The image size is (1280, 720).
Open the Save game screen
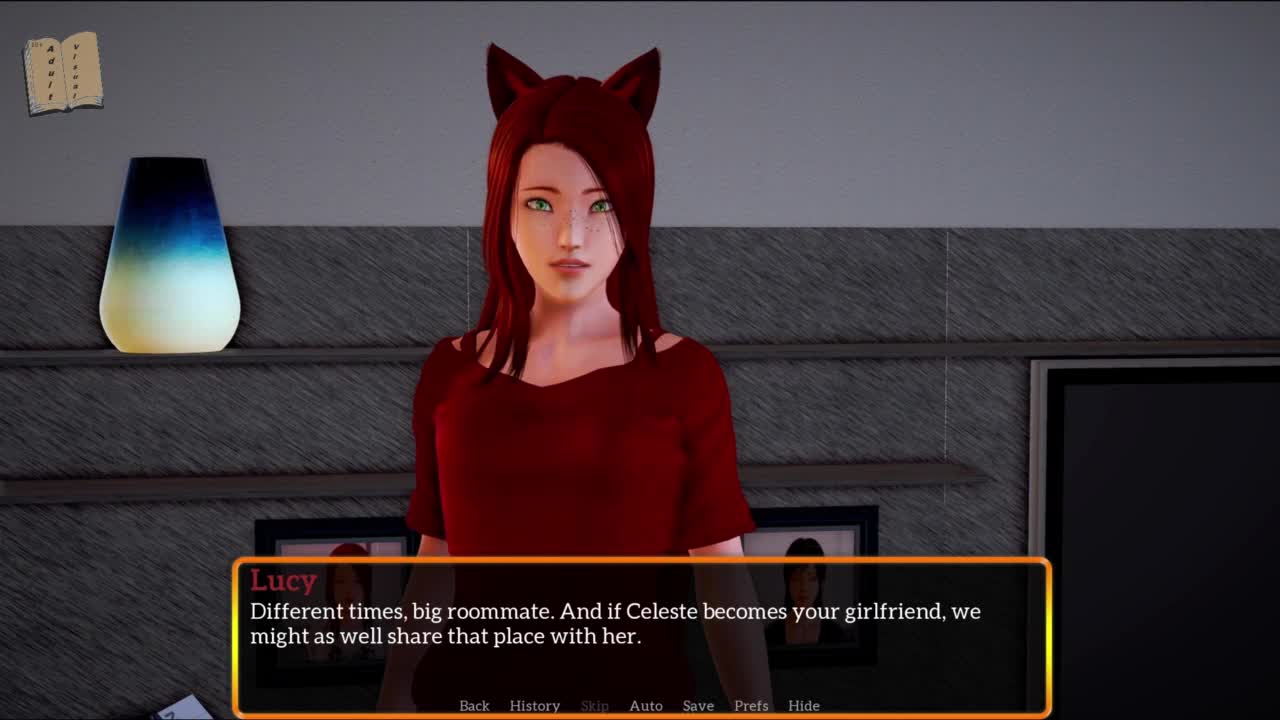[698, 705]
